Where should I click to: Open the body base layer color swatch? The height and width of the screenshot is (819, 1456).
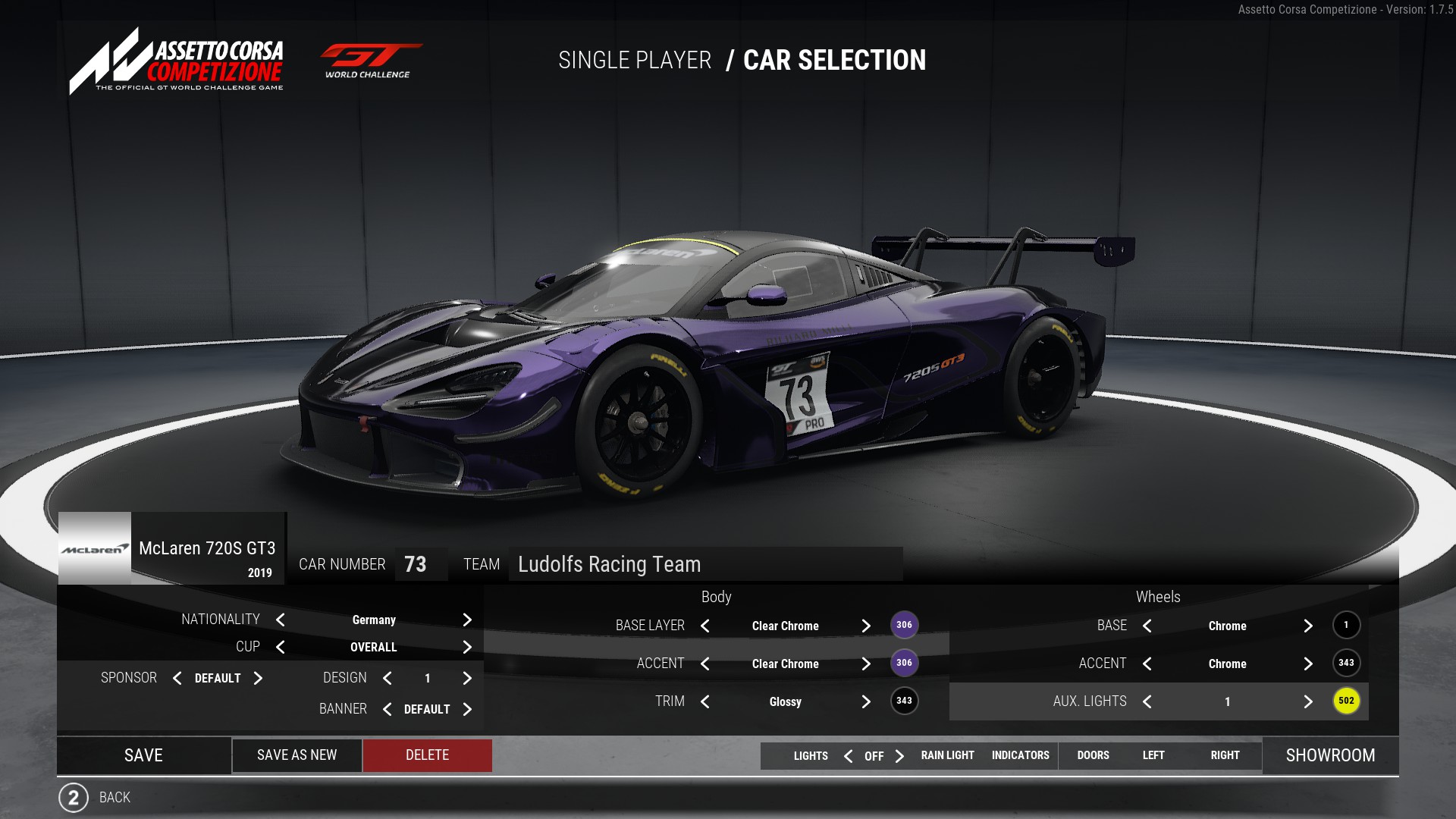(x=904, y=625)
